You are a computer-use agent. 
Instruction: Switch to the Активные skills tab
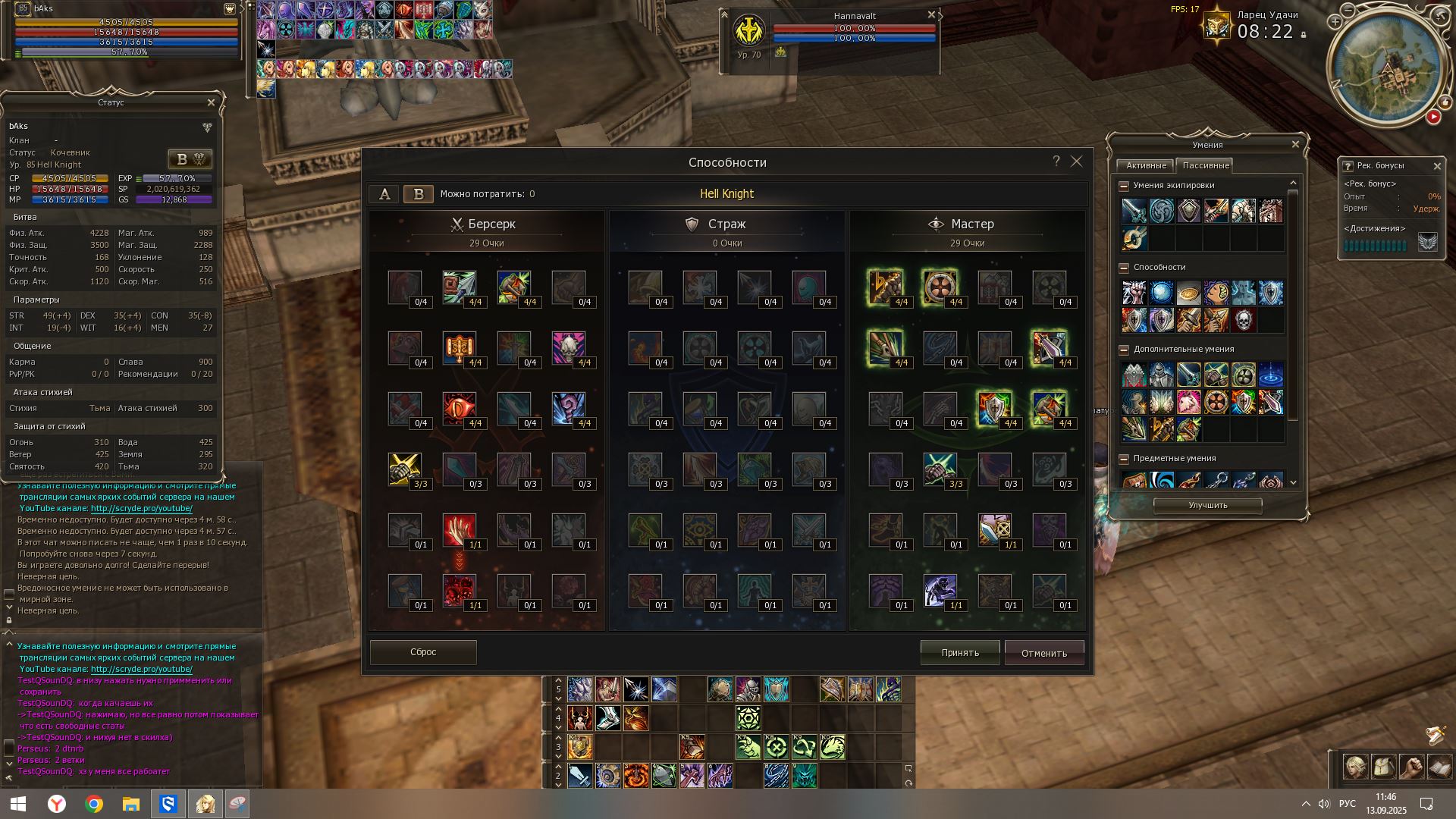pyautogui.click(x=1146, y=165)
